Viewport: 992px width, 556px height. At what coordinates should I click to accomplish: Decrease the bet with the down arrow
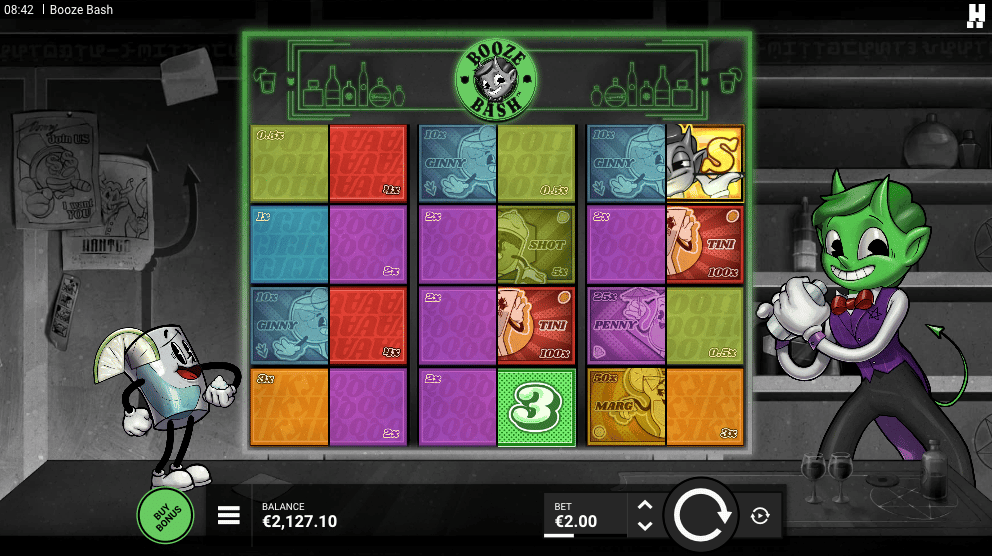pos(645,526)
